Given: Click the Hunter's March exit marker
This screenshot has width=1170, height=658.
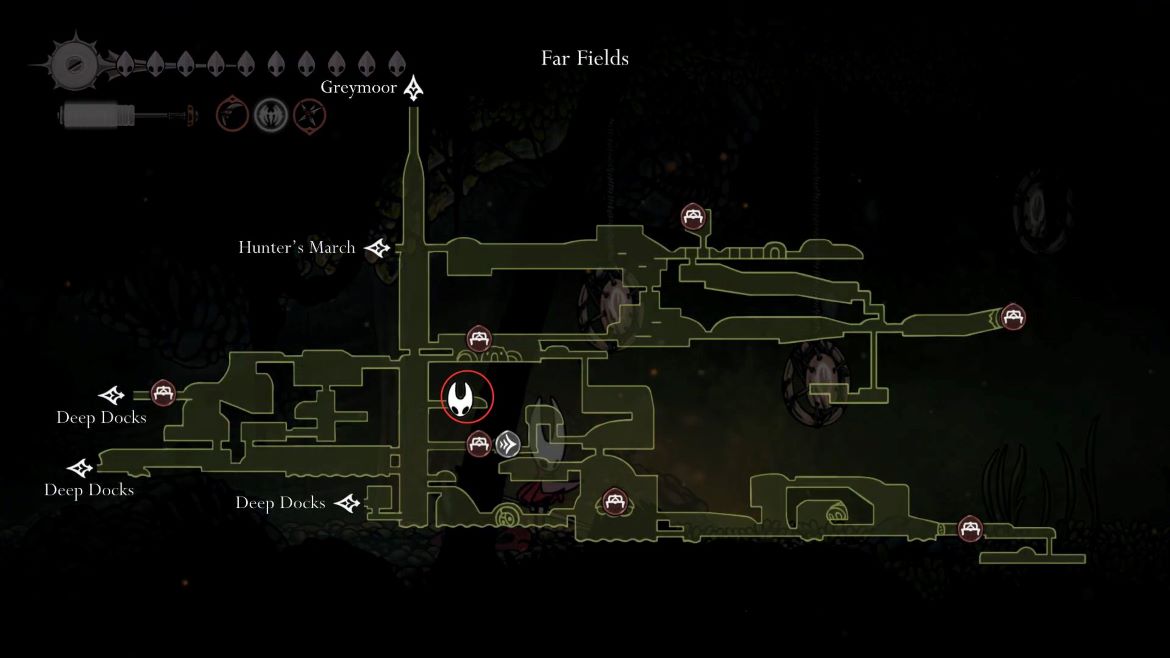Looking at the screenshot, I should coord(377,248).
